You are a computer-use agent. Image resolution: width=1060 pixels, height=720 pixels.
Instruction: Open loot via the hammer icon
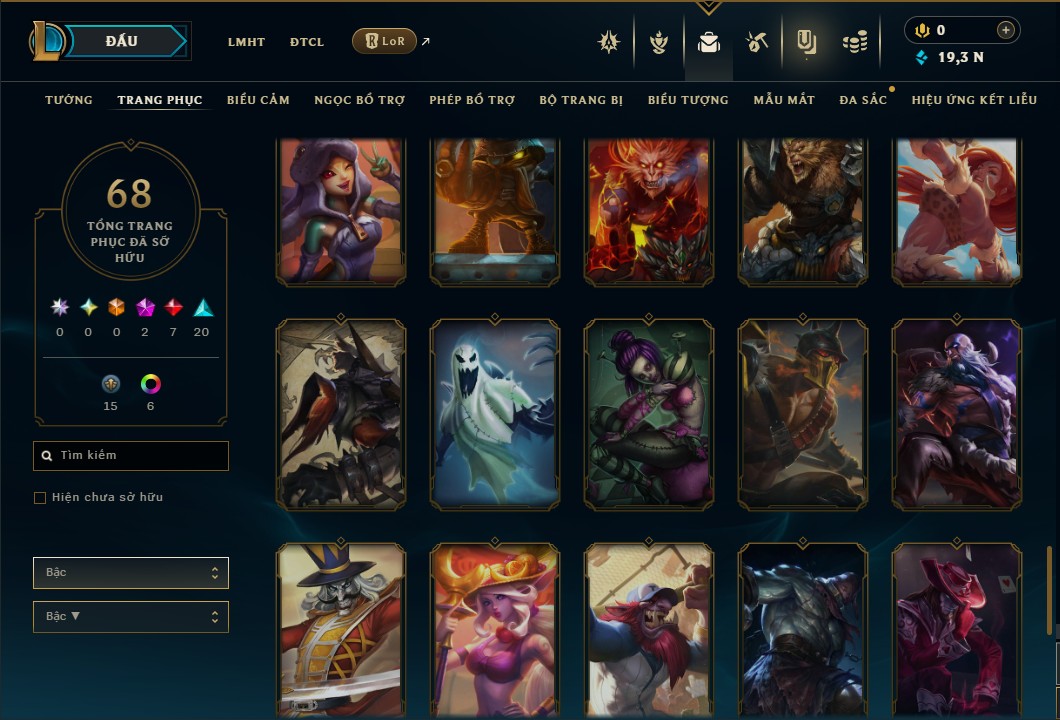coord(756,42)
